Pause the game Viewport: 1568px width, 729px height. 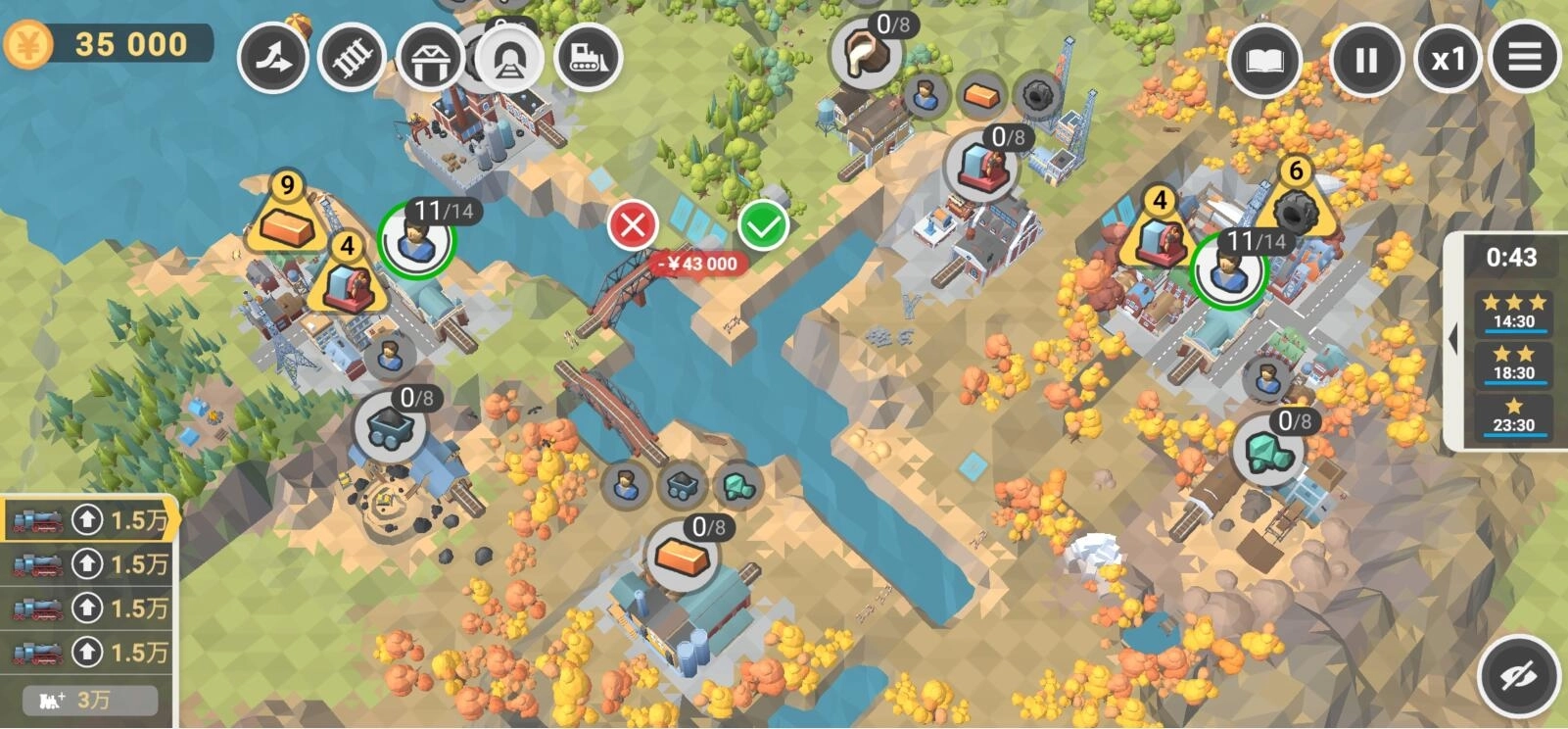coord(1366,60)
